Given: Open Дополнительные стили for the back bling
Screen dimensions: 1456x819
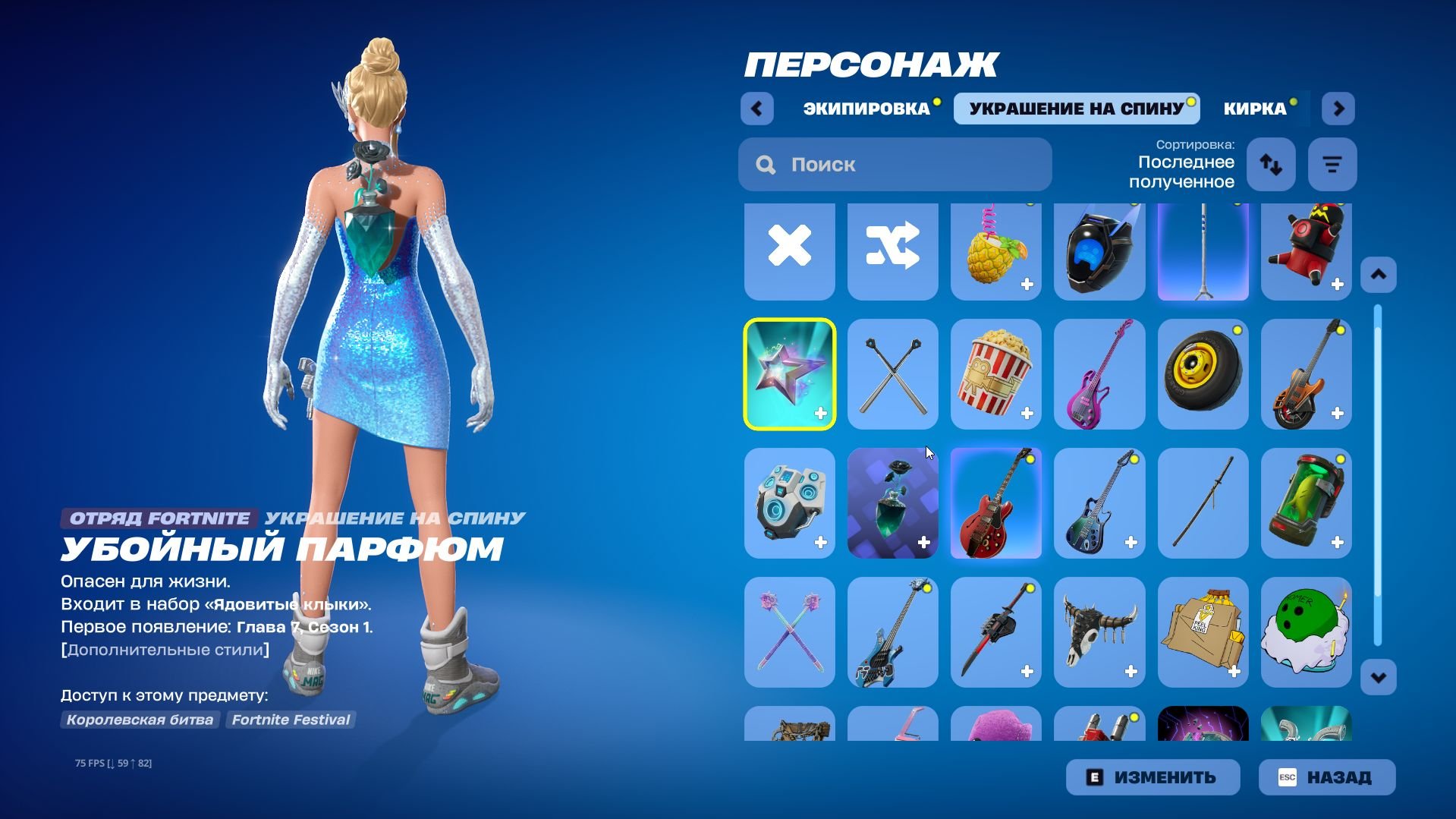Looking at the screenshot, I should click(x=164, y=649).
